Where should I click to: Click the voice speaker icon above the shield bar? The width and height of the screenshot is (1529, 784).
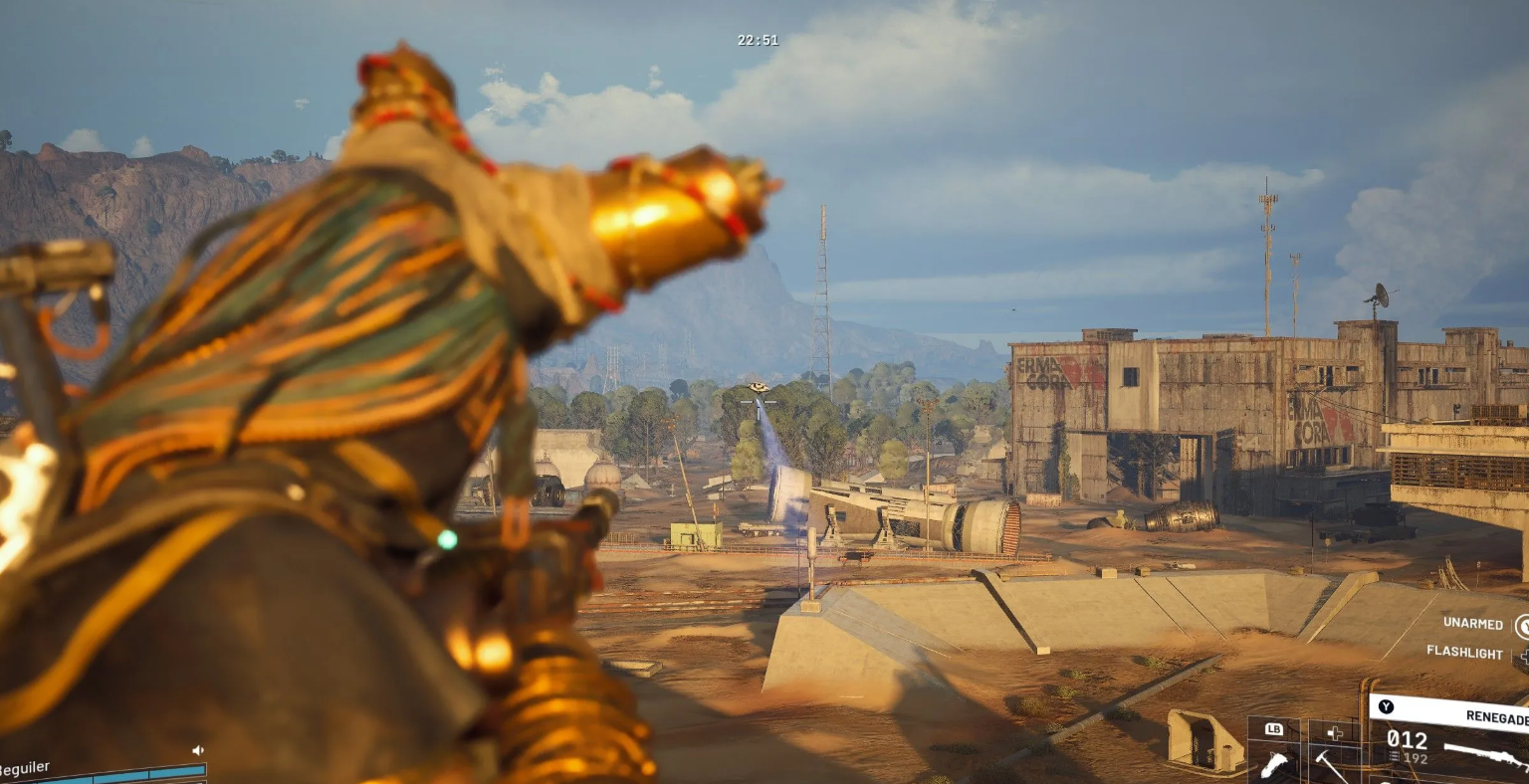197,750
